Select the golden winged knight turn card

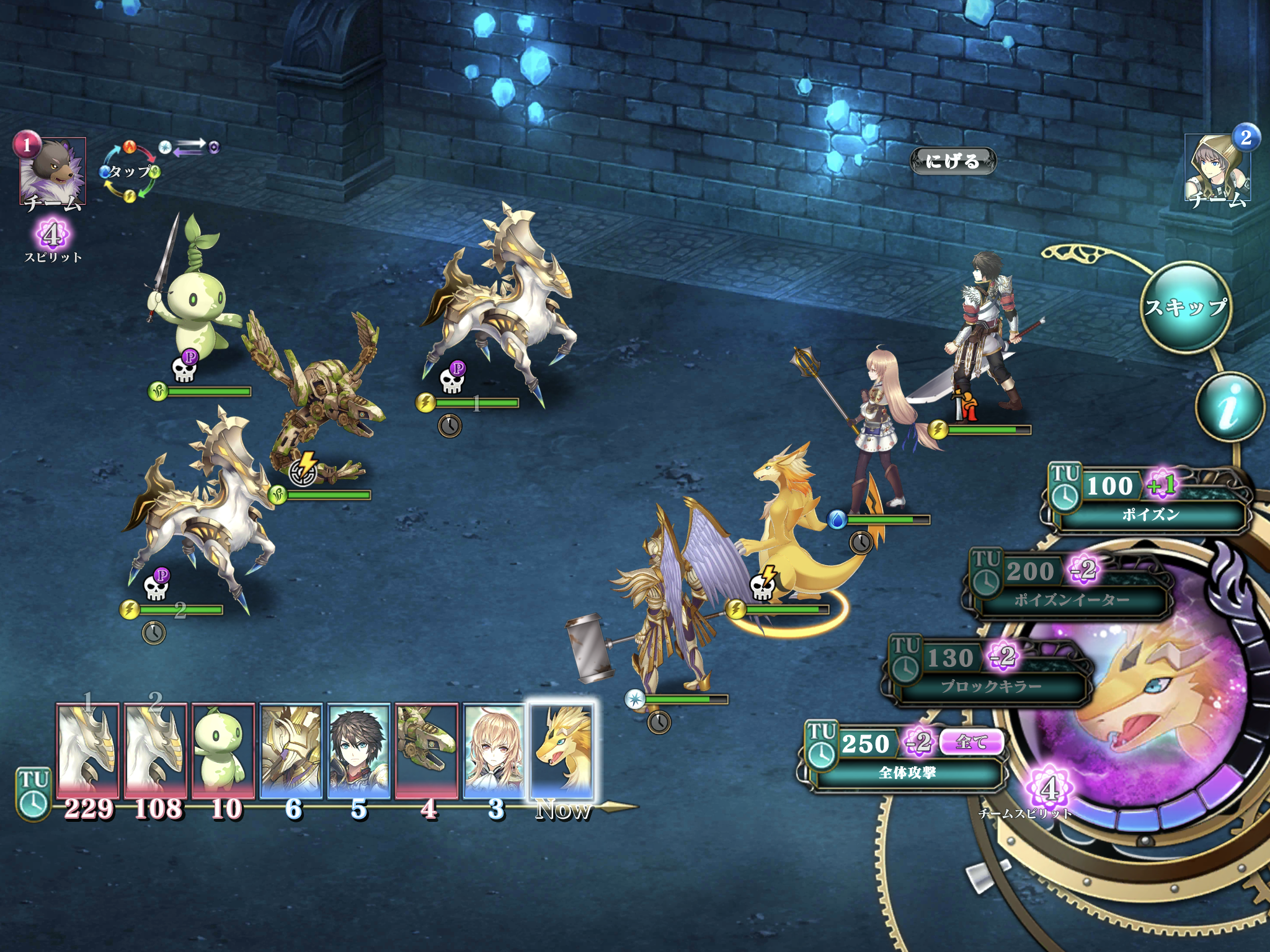pos(291,750)
